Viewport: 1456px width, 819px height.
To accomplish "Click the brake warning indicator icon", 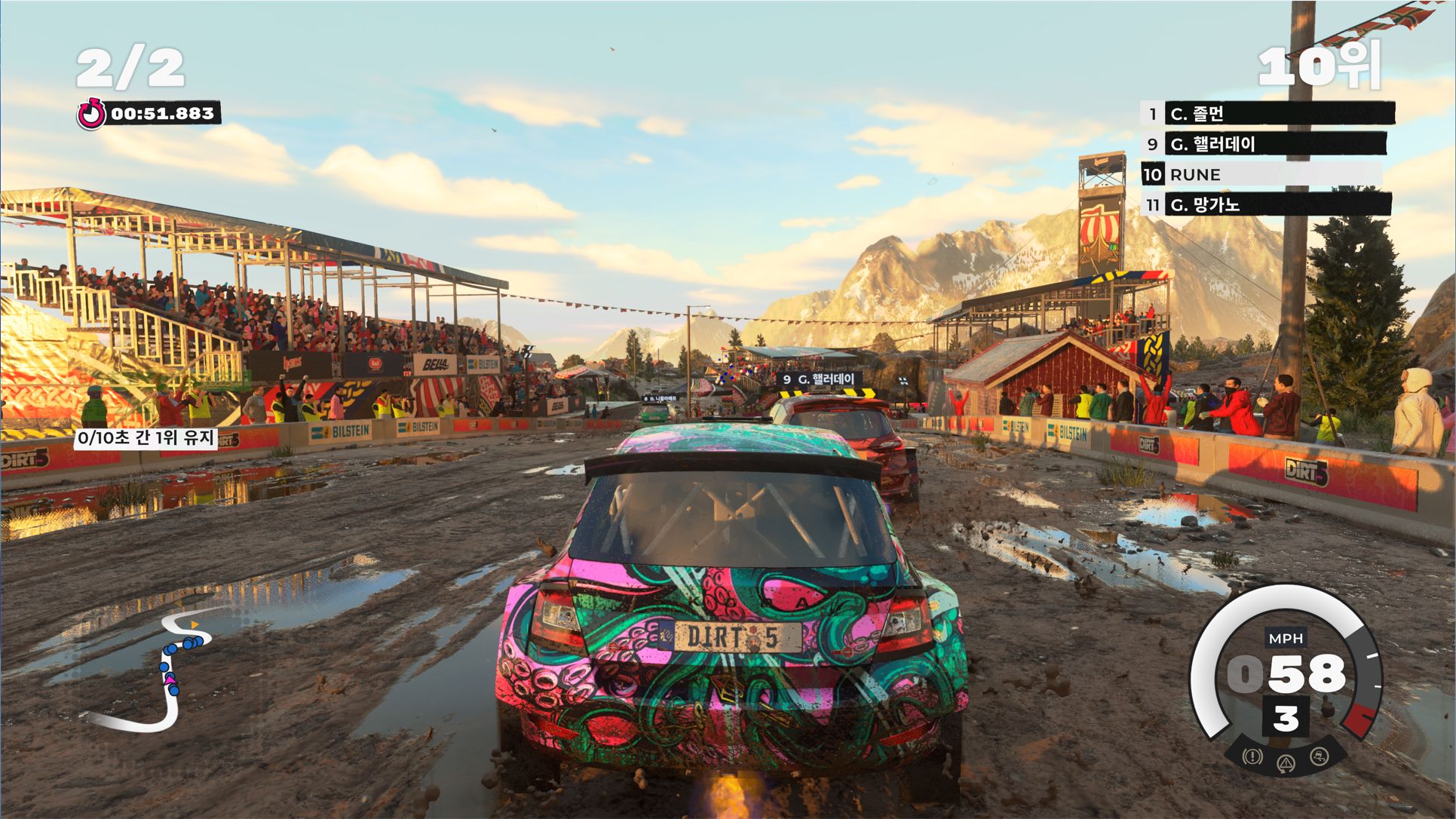I will click(x=1252, y=756).
